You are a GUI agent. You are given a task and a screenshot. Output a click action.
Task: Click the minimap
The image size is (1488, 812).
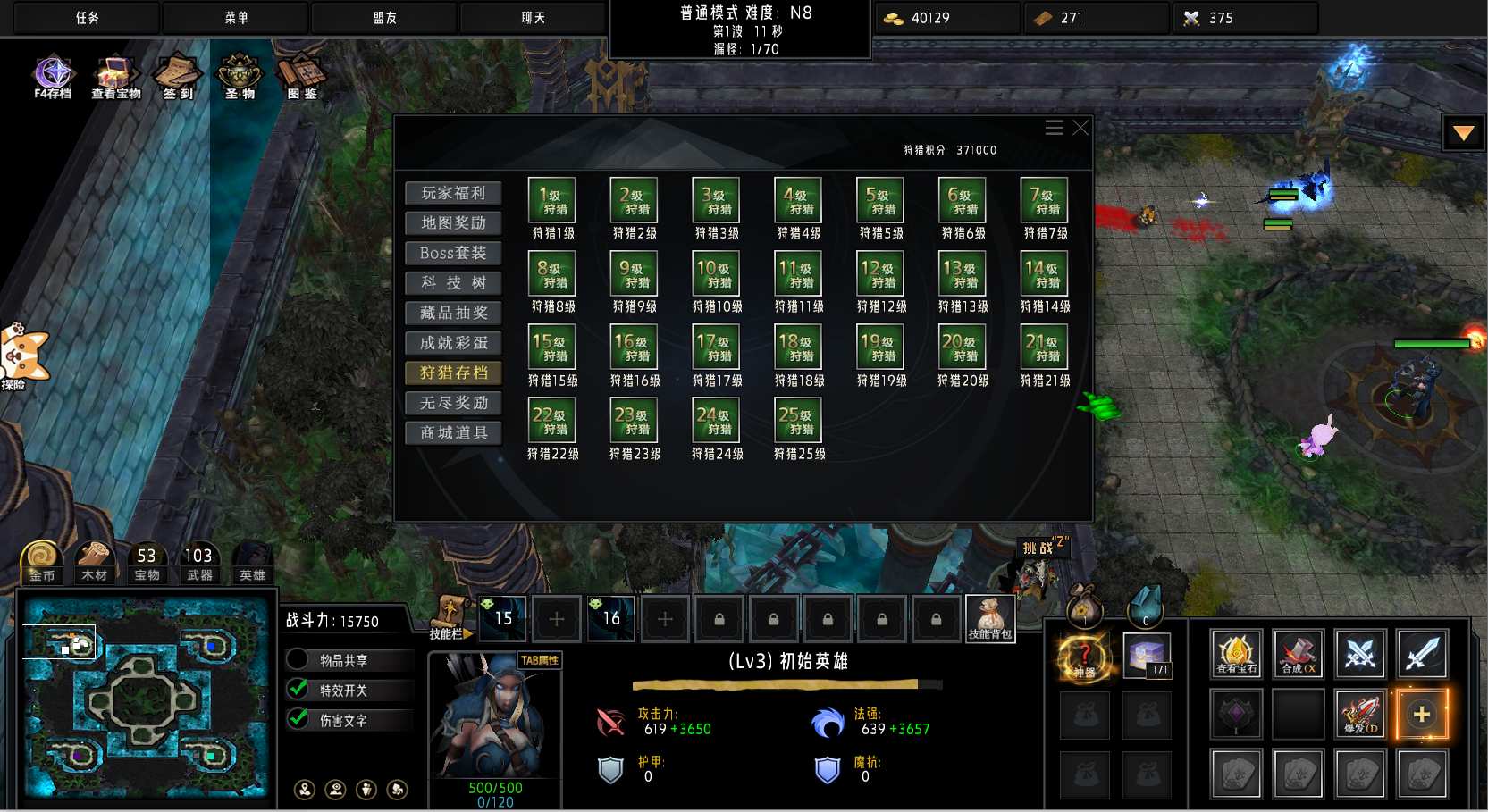tap(146, 699)
